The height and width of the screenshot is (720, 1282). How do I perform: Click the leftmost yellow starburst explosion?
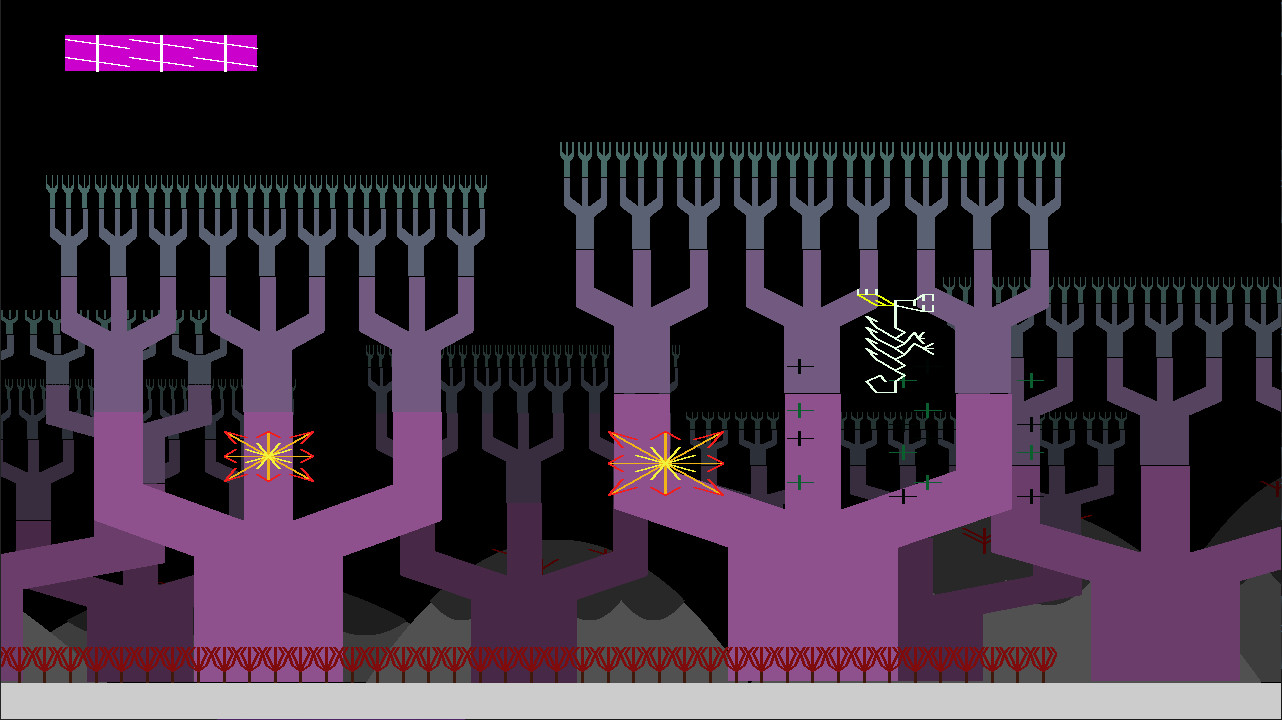click(268, 456)
